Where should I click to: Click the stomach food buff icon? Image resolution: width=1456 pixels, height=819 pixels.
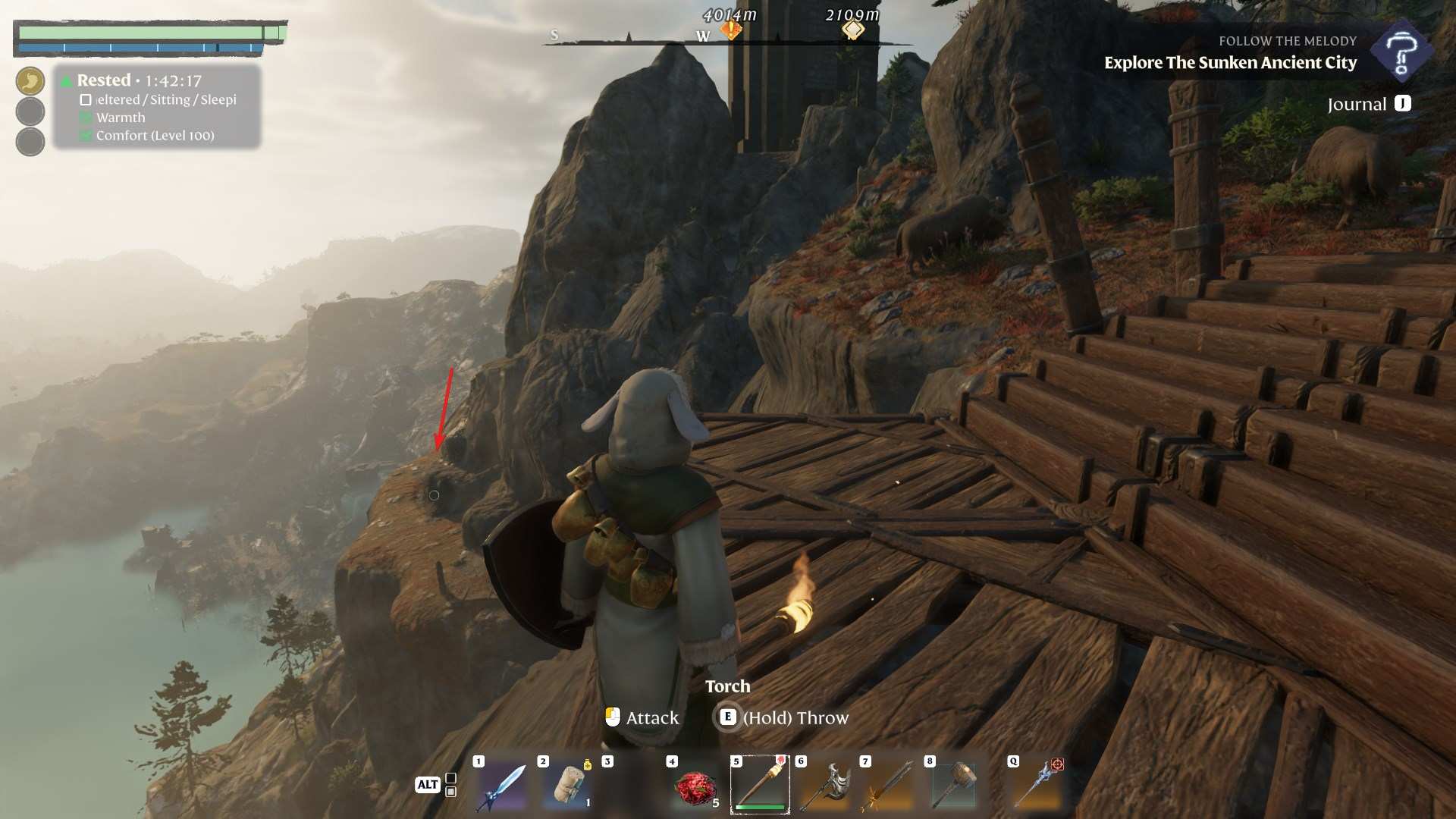30,81
